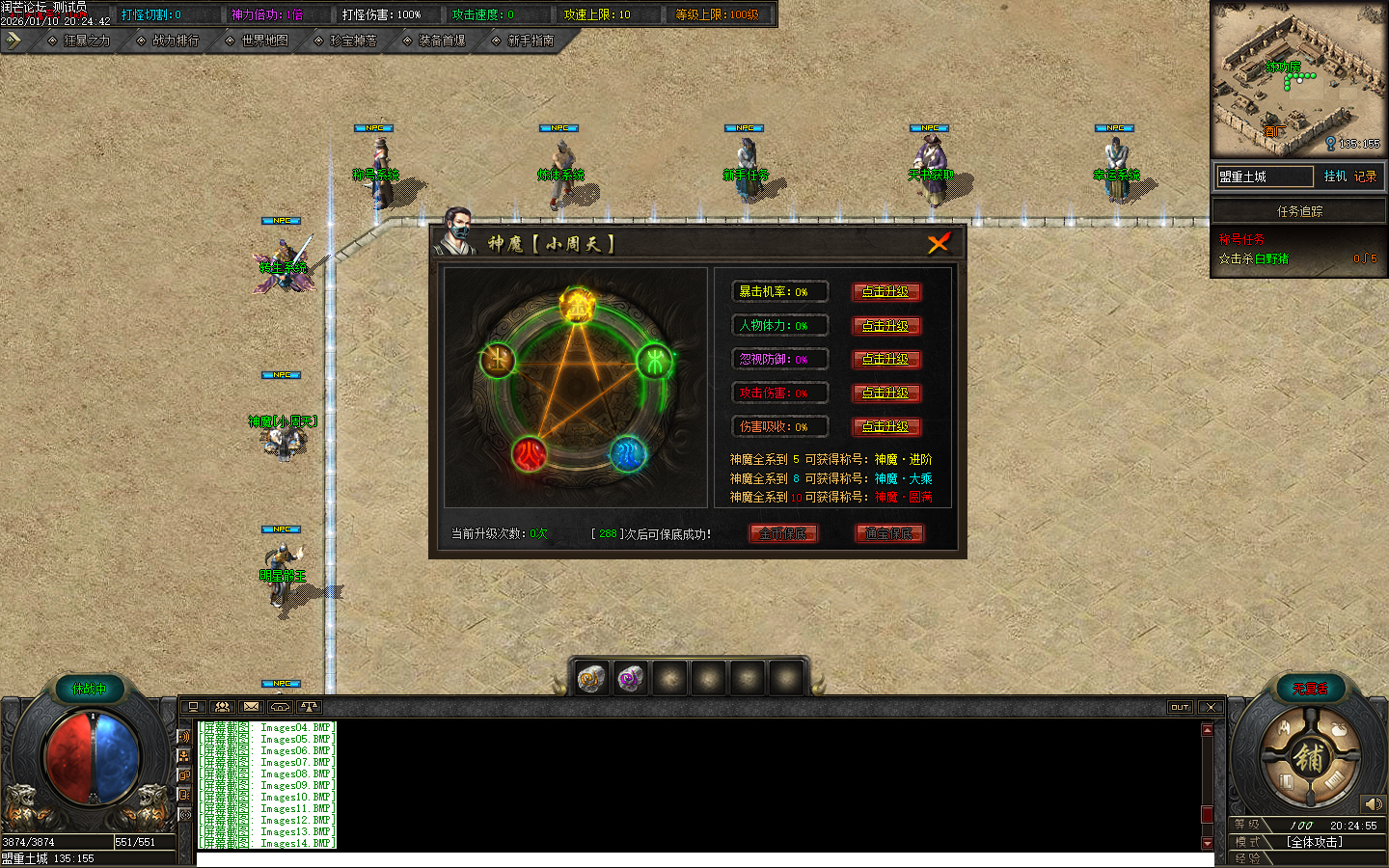Choose the 金币保底 button
Viewport: 1389px width, 868px height.
click(783, 533)
